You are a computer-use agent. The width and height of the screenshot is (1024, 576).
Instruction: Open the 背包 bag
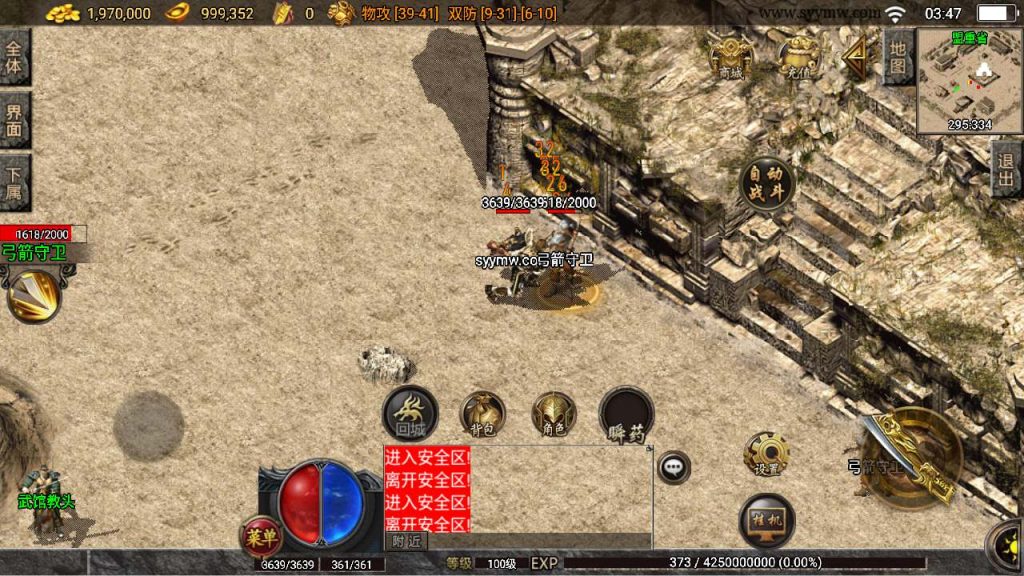tap(482, 413)
